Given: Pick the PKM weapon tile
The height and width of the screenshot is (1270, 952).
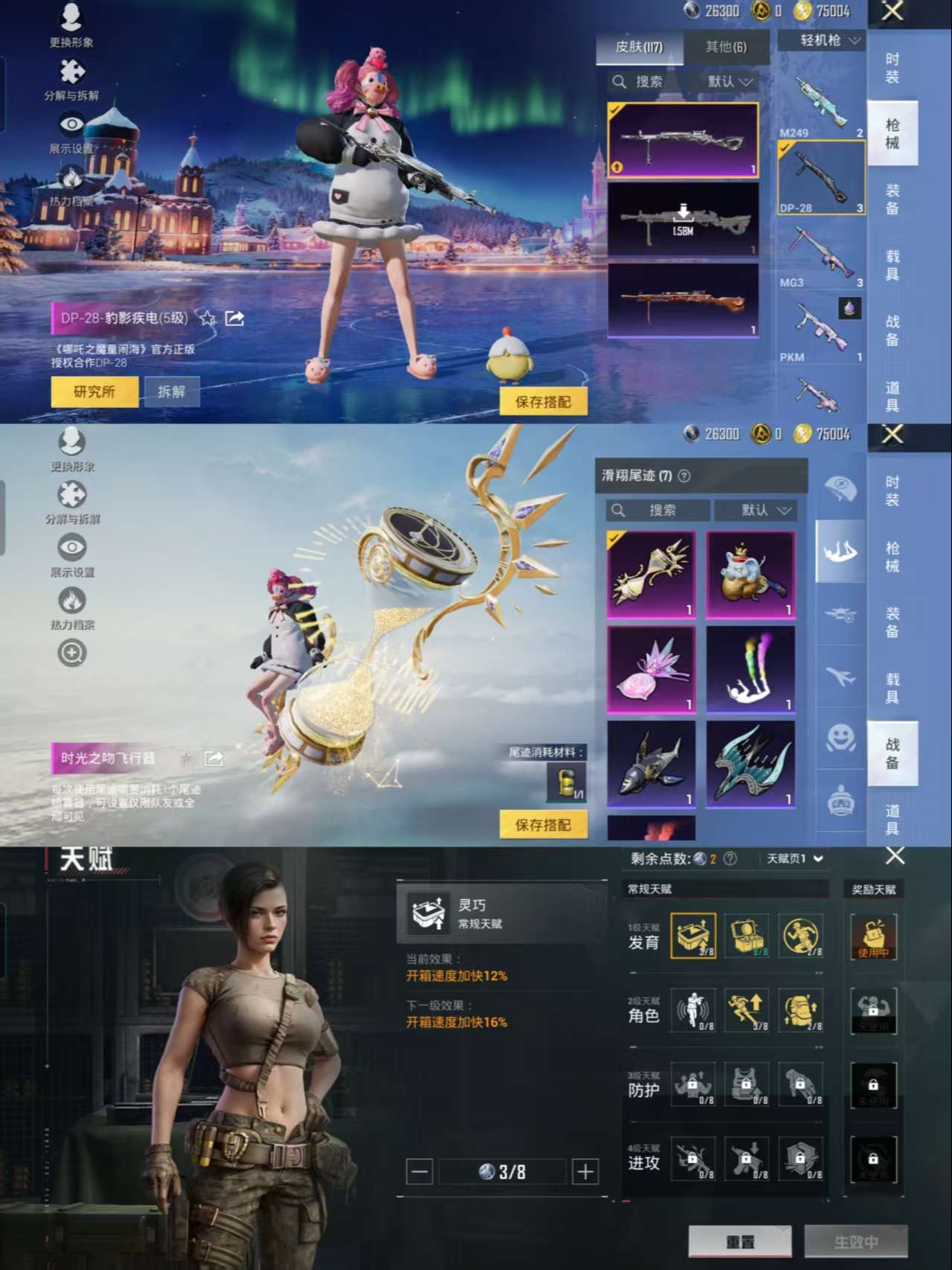Looking at the screenshot, I should coord(821,329).
